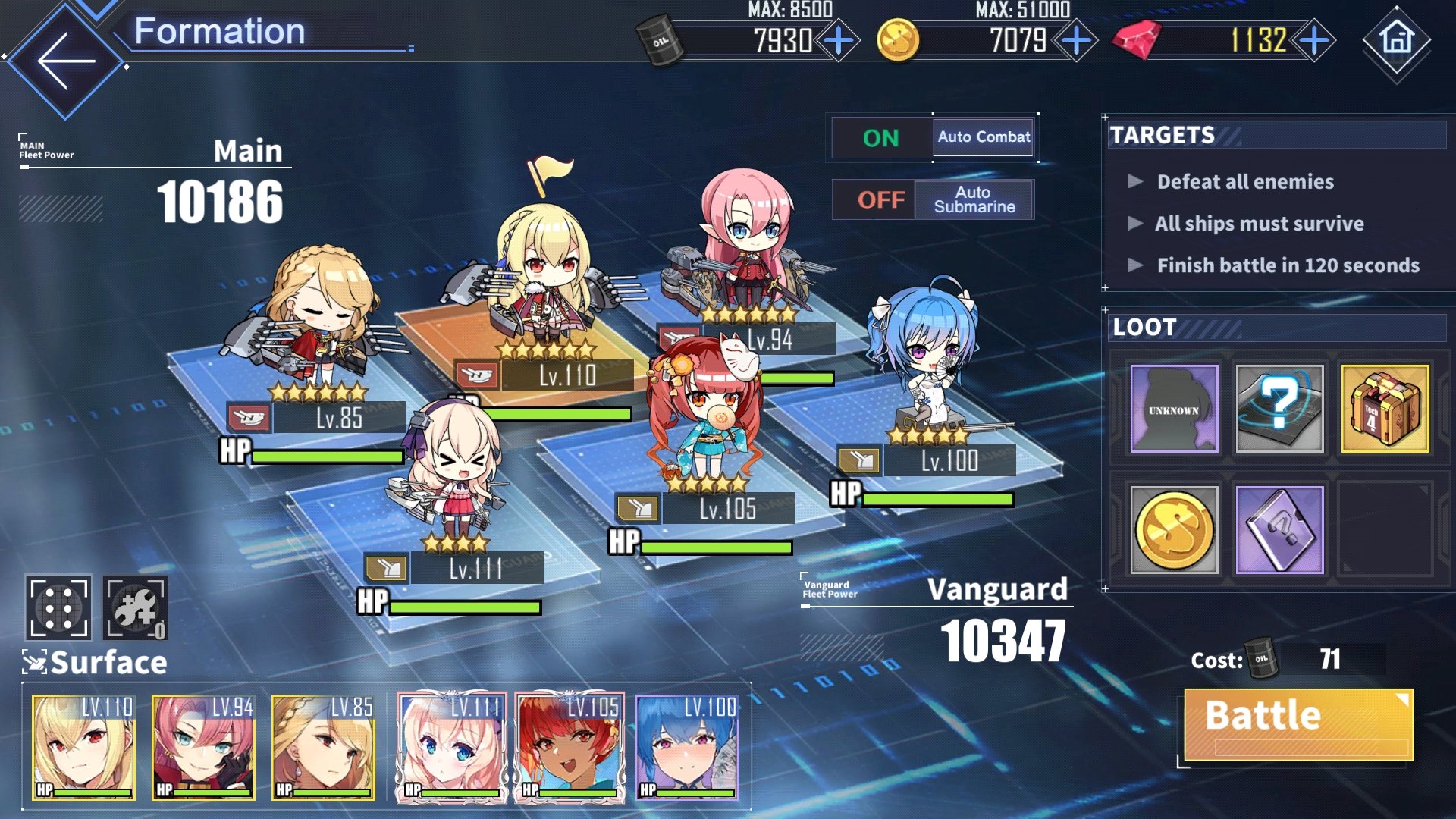Start the fight with the Battle button
Viewport: 1456px width, 819px height.
[1298, 723]
